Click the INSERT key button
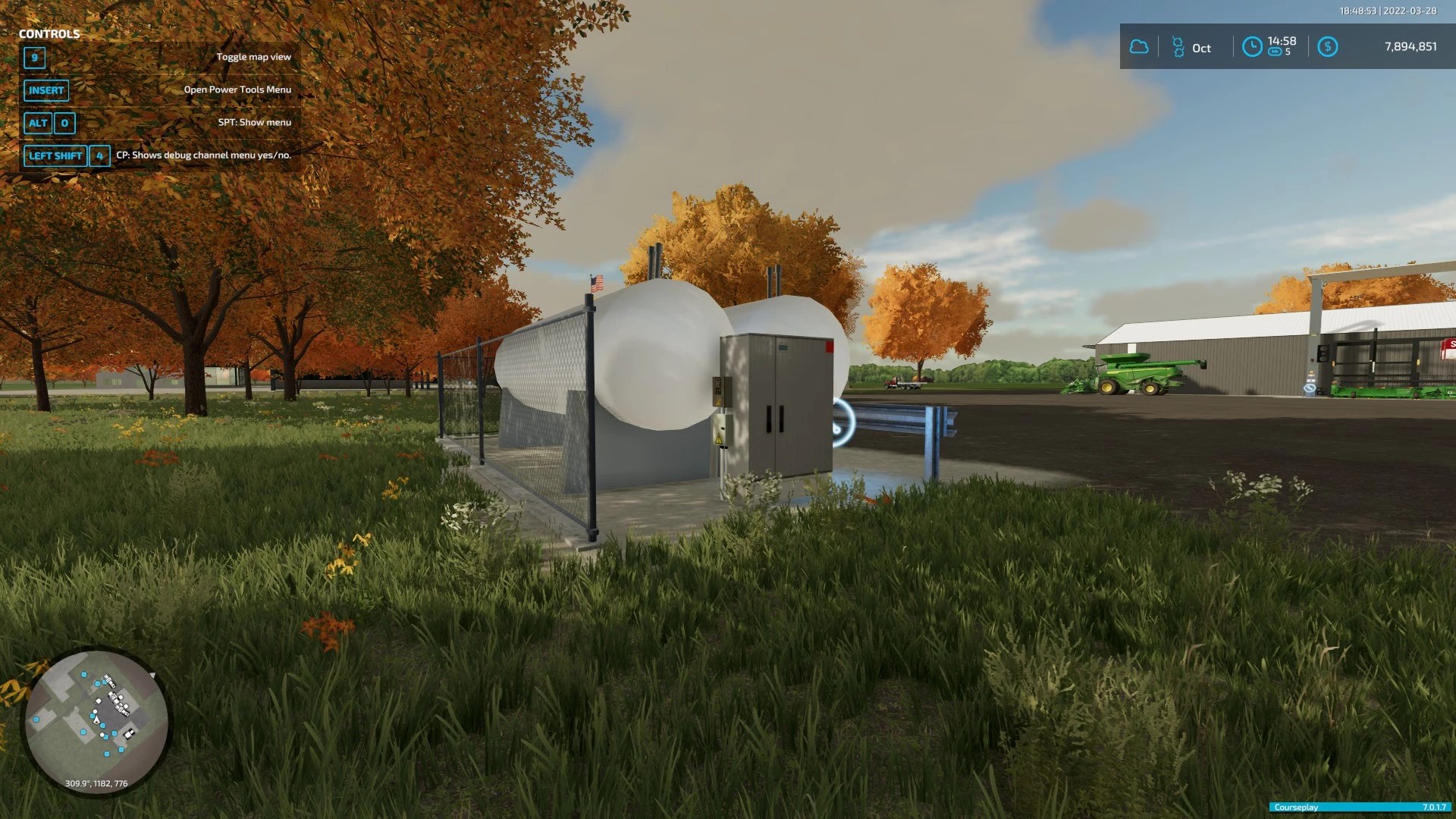The image size is (1456, 819). (45, 90)
